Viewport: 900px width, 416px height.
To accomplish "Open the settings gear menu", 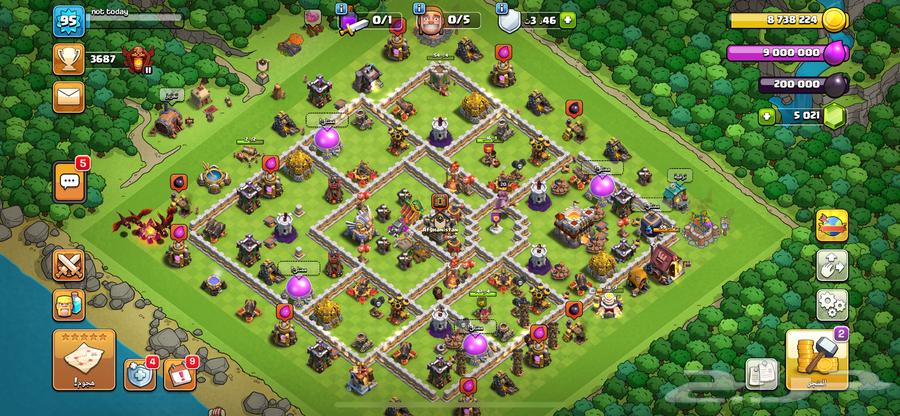I will [830, 301].
